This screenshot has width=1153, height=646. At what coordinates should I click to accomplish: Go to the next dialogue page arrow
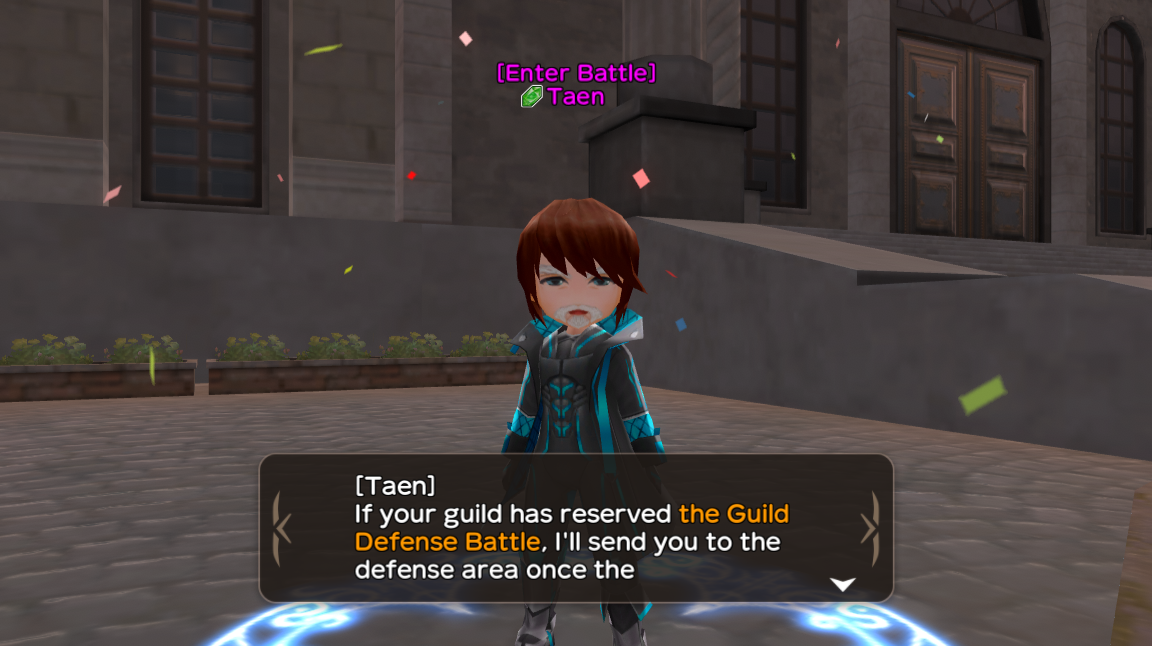point(870,528)
